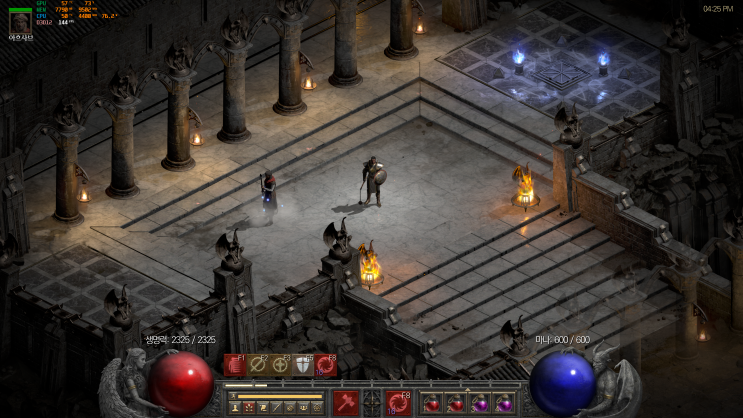Use the red healing potion in belt slot 1

[x=433, y=403]
